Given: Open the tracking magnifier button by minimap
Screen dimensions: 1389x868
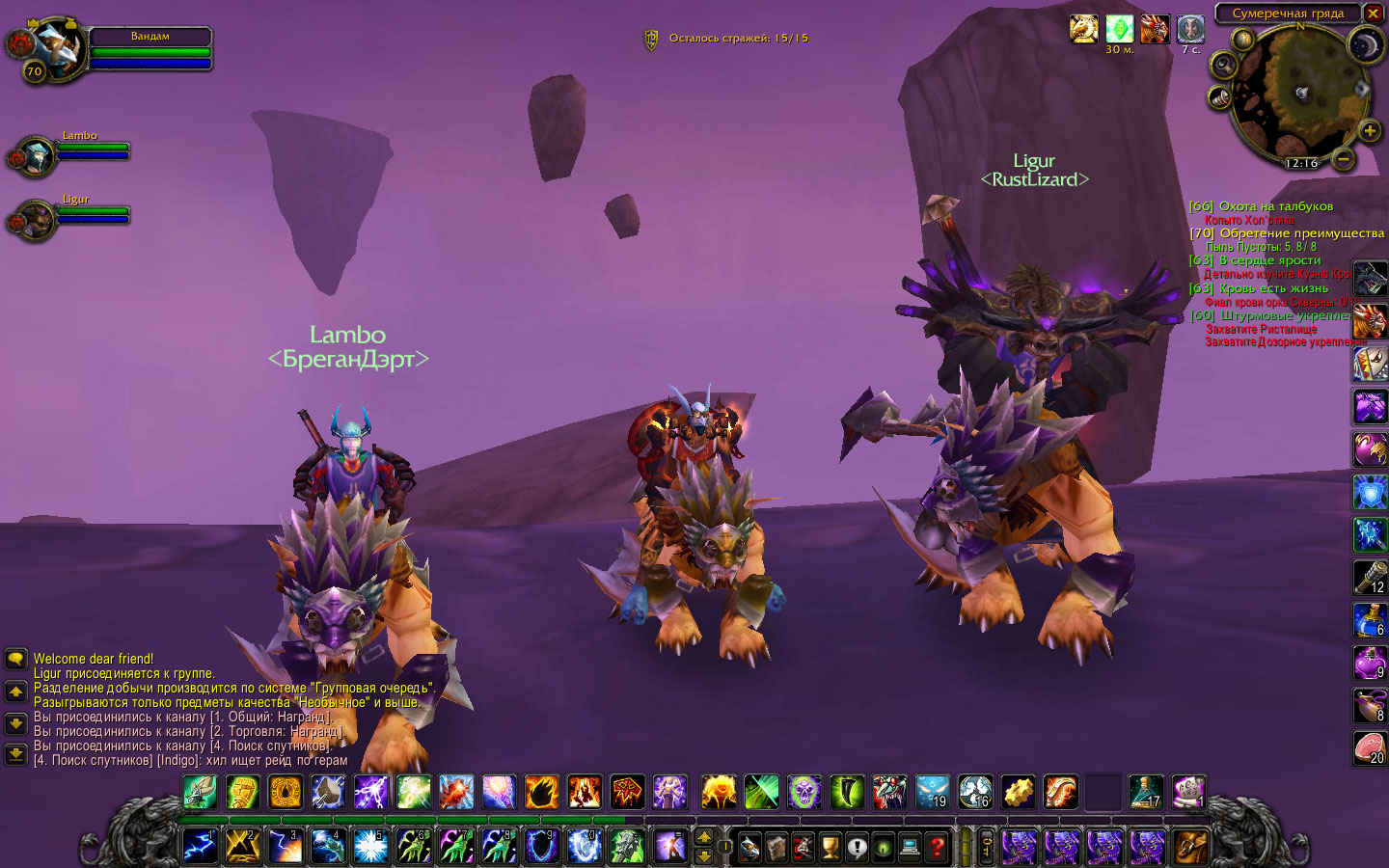Looking at the screenshot, I should point(1224,65).
